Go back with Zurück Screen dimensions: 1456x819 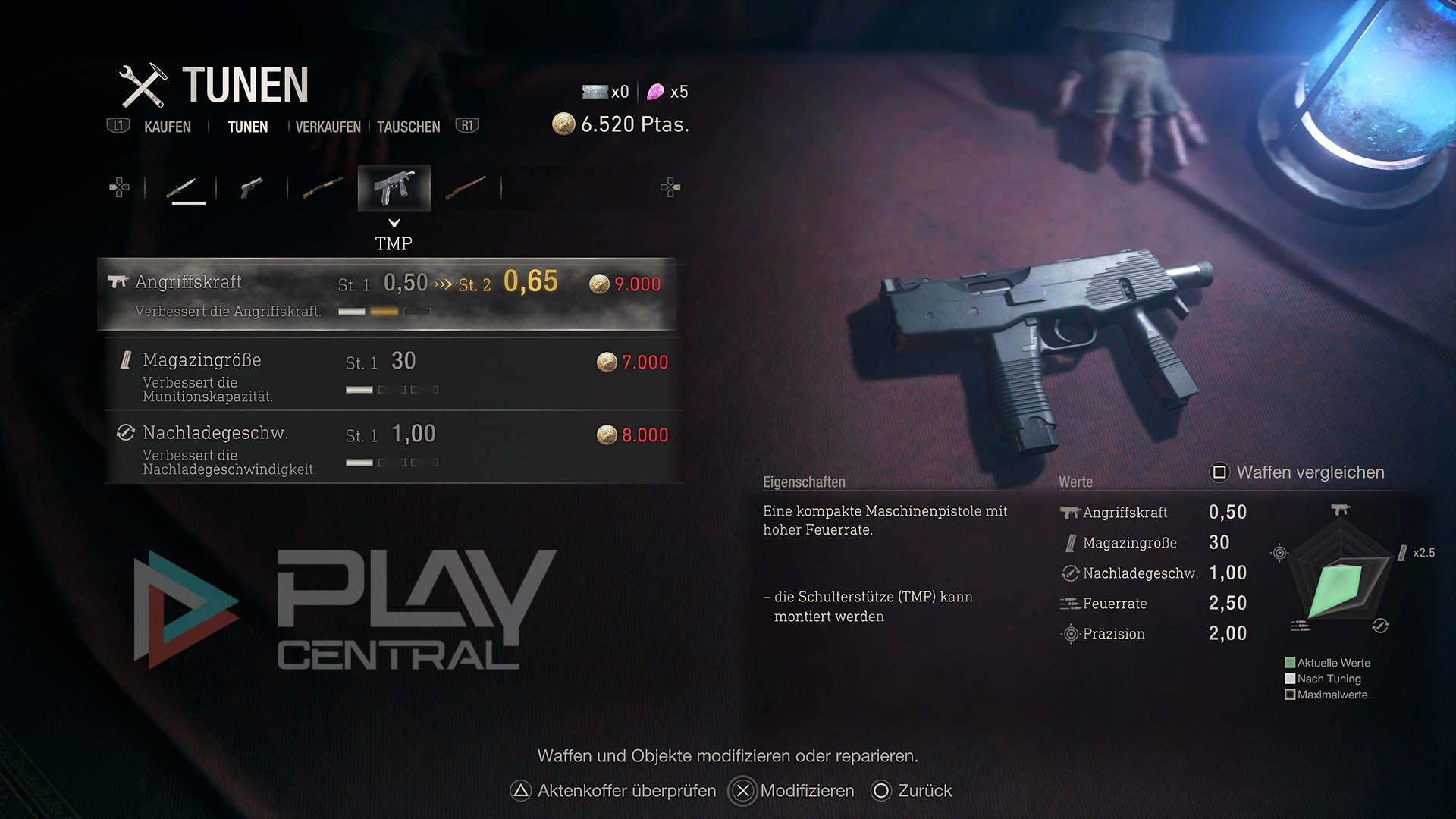(x=912, y=791)
